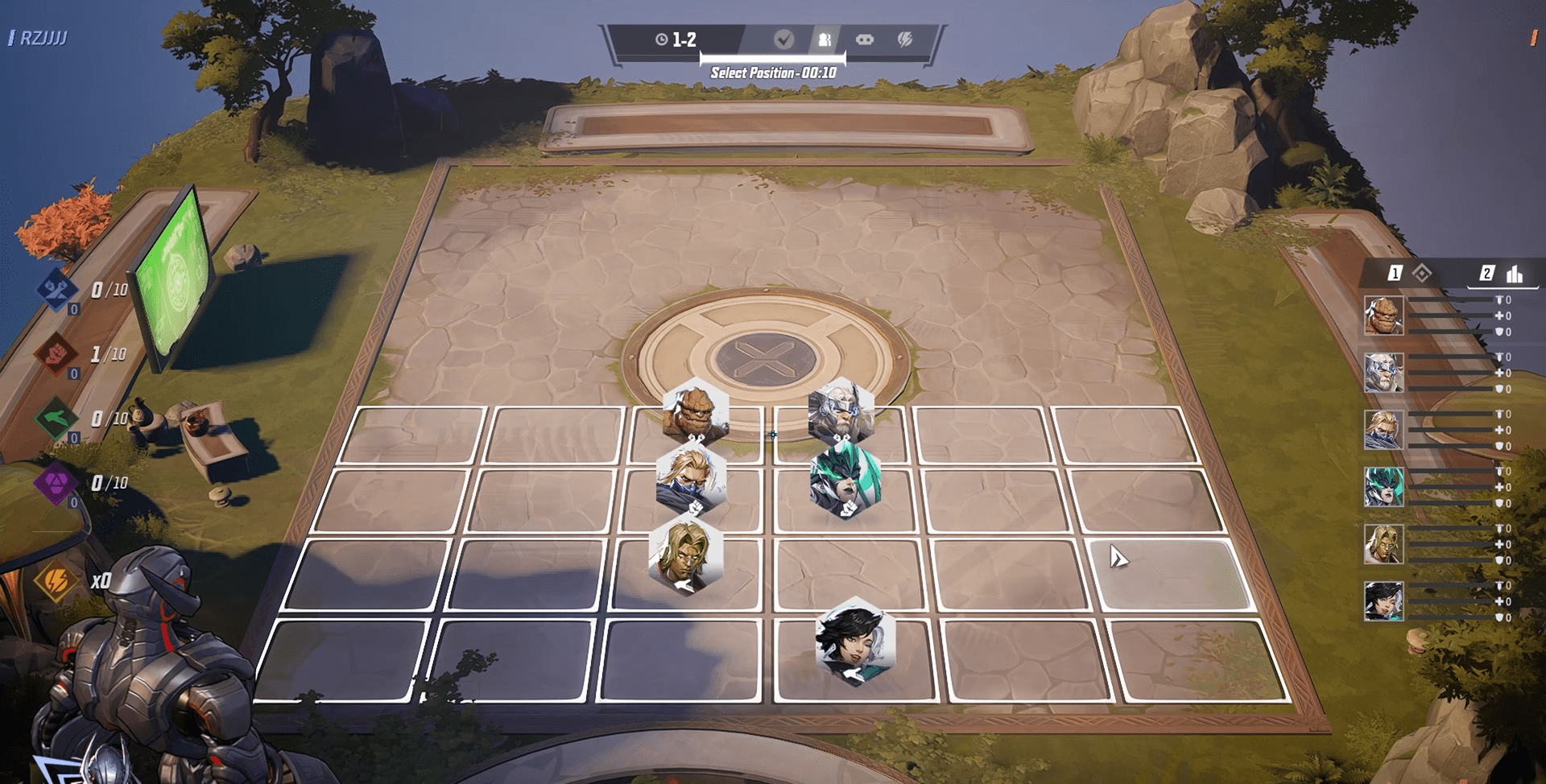Pick the black-haired hero token on the board

click(x=855, y=641)
